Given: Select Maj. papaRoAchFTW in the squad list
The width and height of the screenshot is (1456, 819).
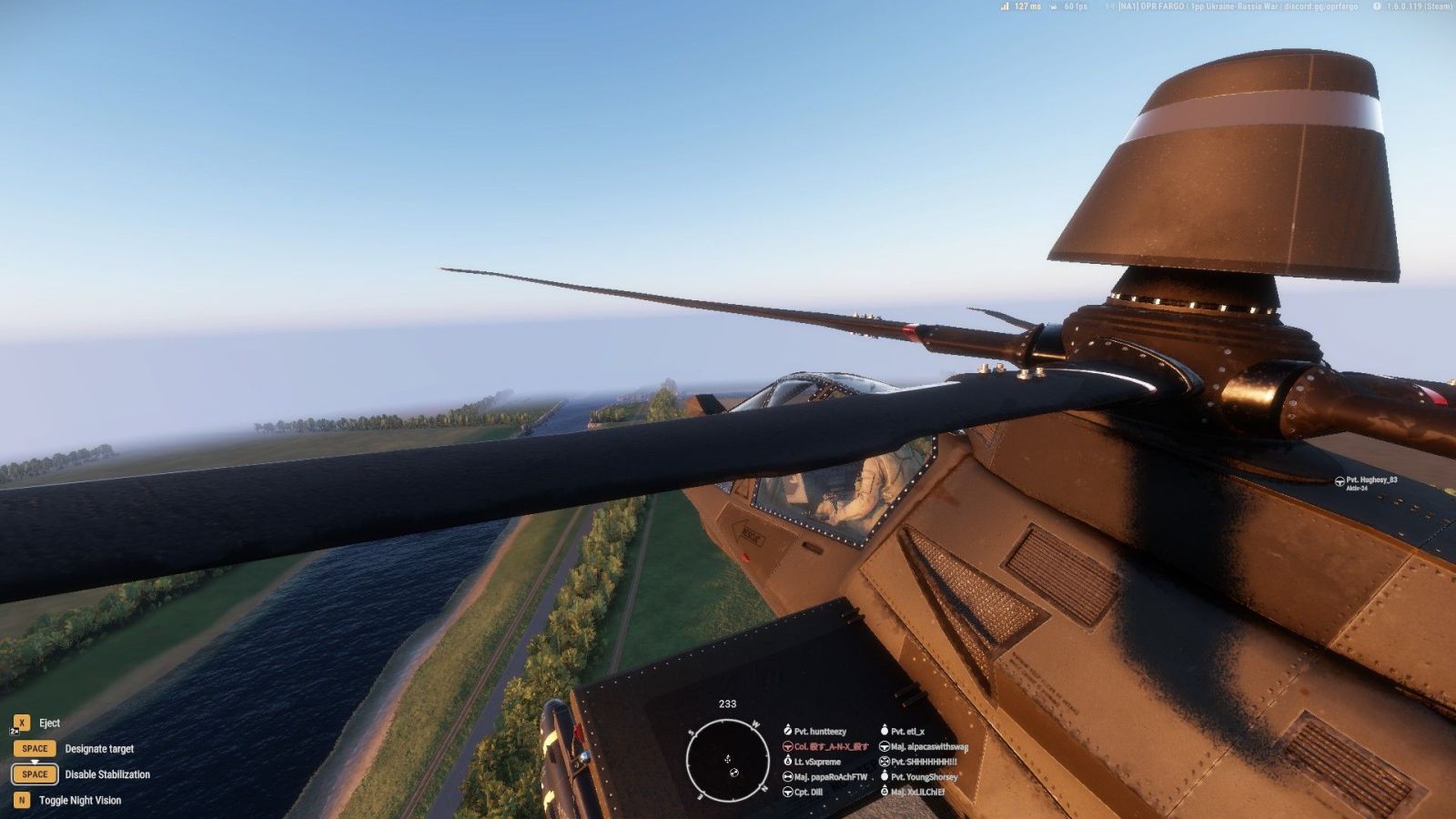Looking at the screenshot, I should coord(830,777).
